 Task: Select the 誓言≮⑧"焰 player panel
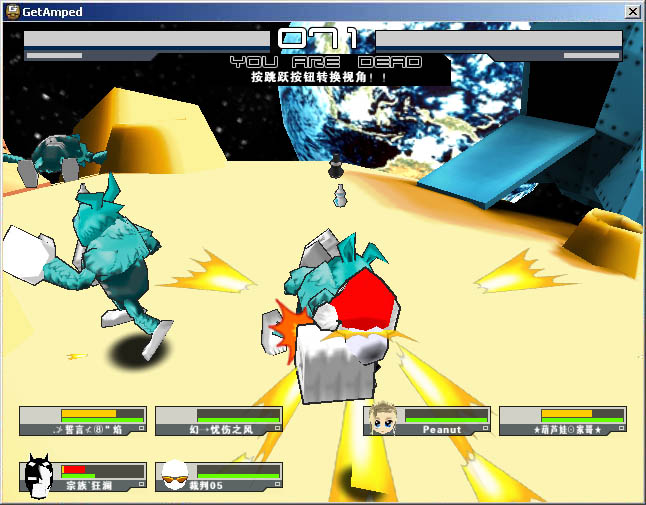click(83, 421)
